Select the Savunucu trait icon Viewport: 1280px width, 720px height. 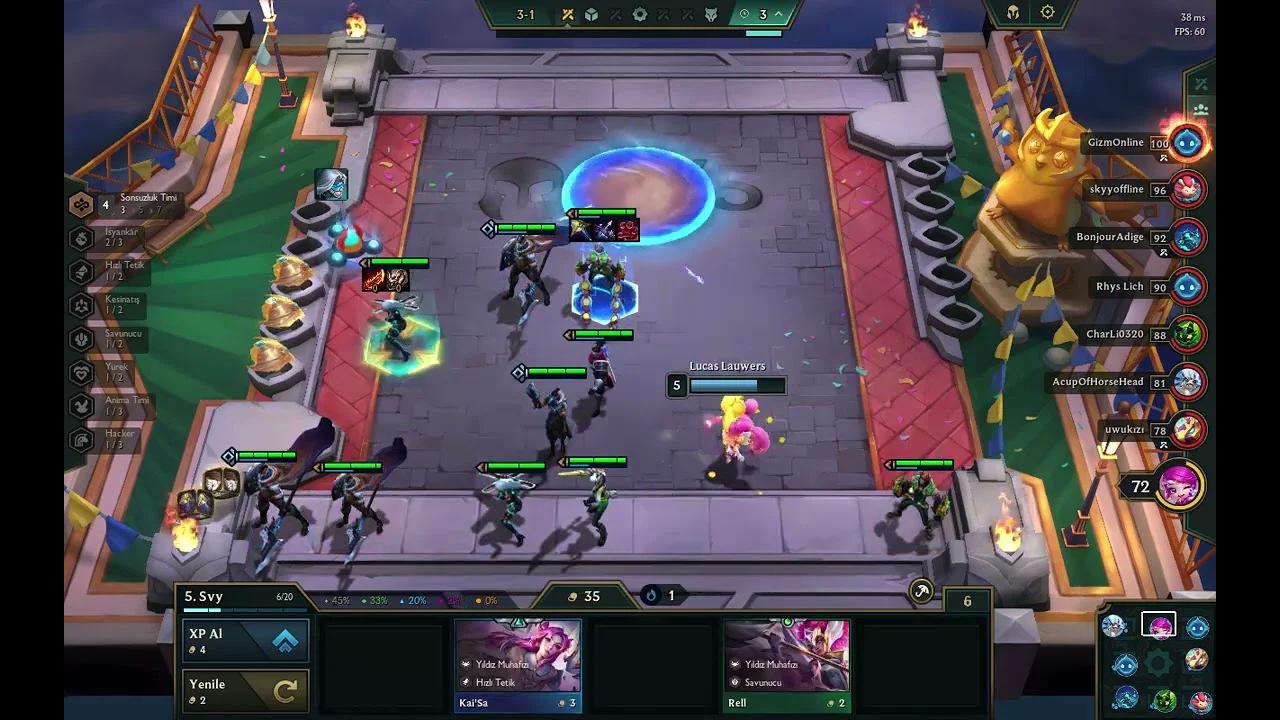78,339
